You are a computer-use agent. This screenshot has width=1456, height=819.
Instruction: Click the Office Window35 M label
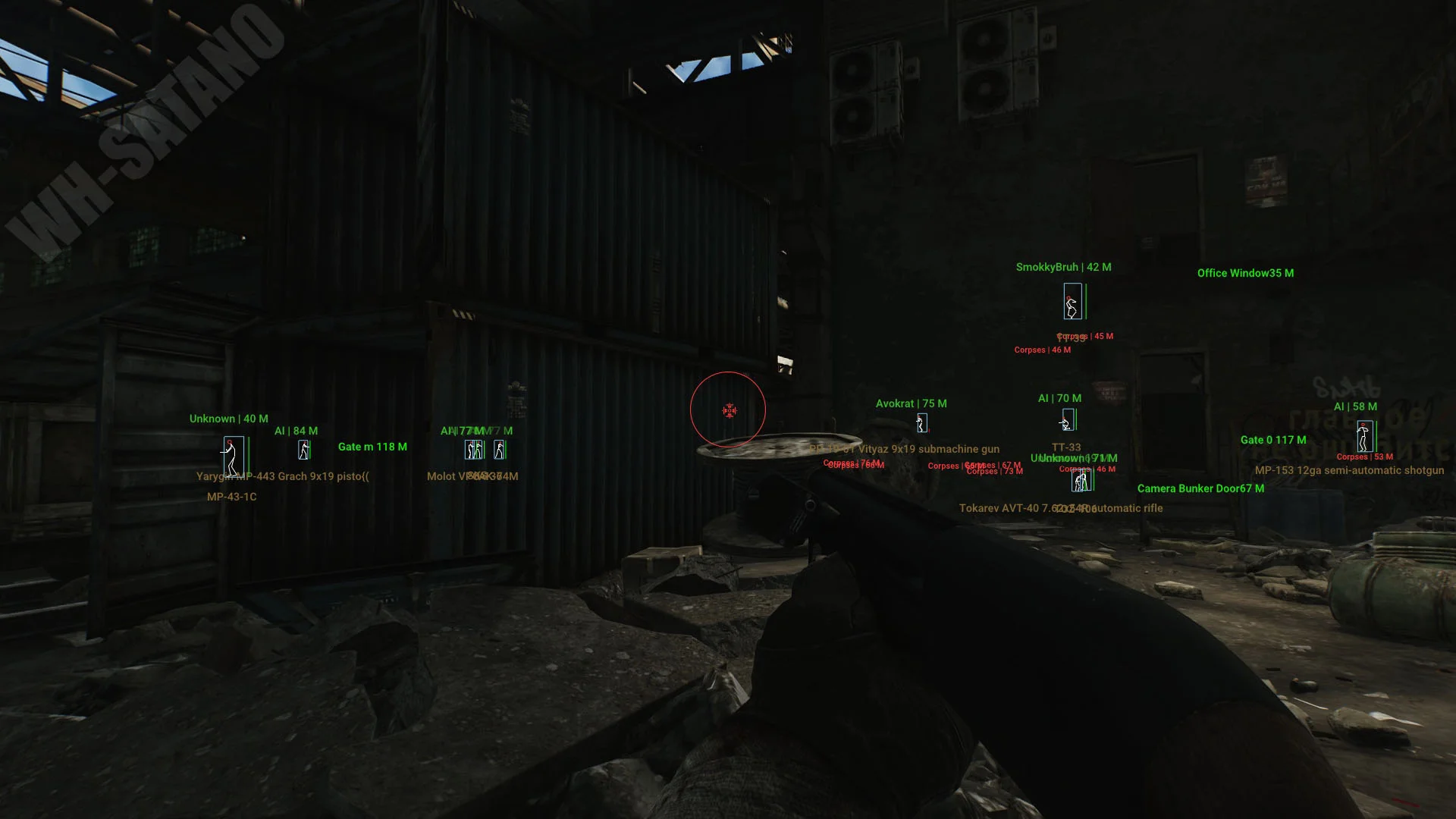[x=1246, y=273]
